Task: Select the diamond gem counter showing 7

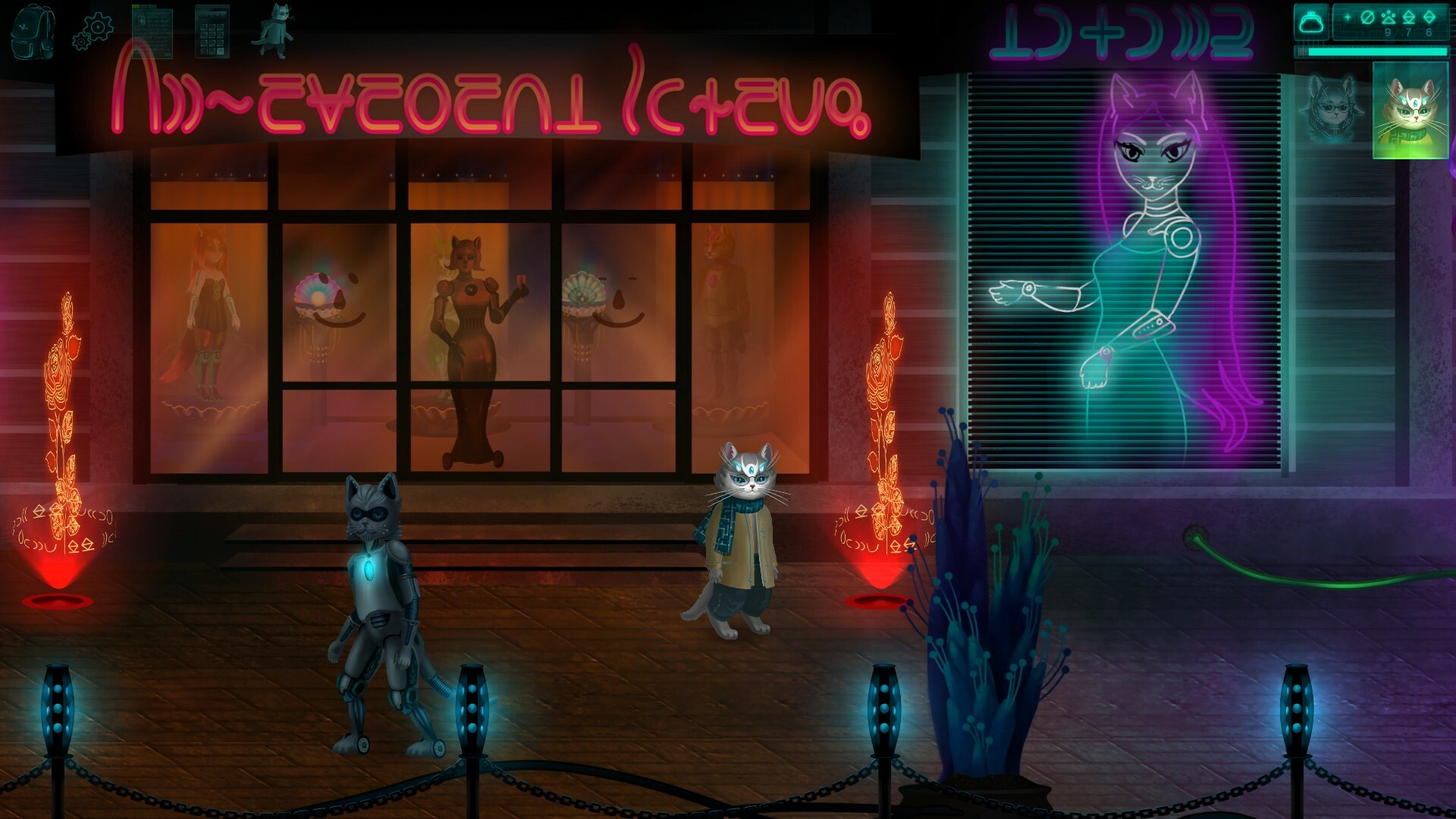Action: tap(1409, 19)
